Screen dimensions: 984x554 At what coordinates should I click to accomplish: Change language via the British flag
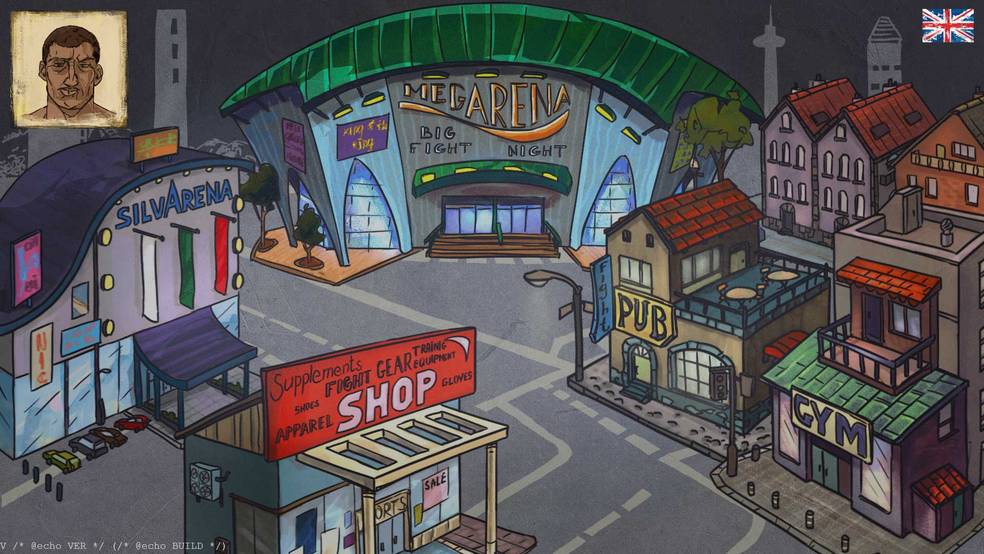[947, 26]
